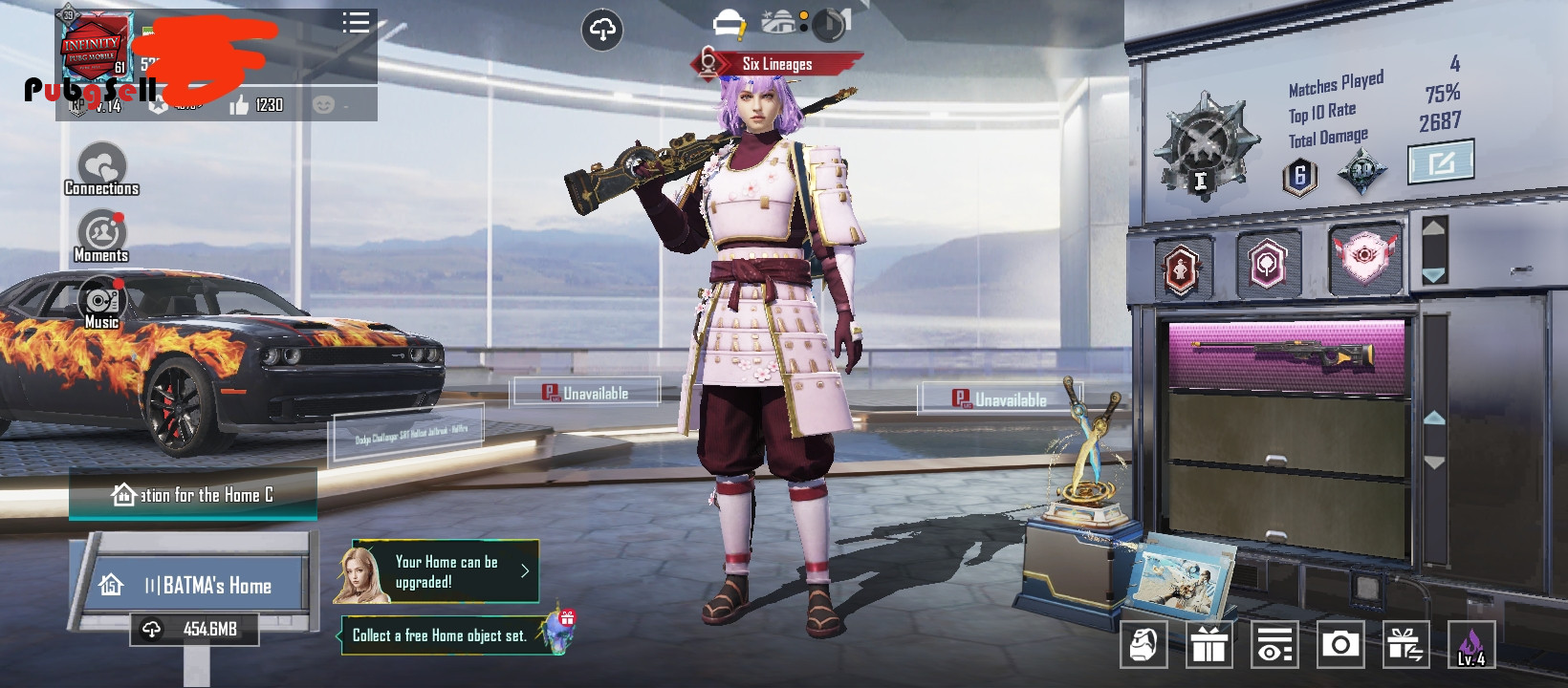Edit the showcased stats panel

pos(1441,161)
